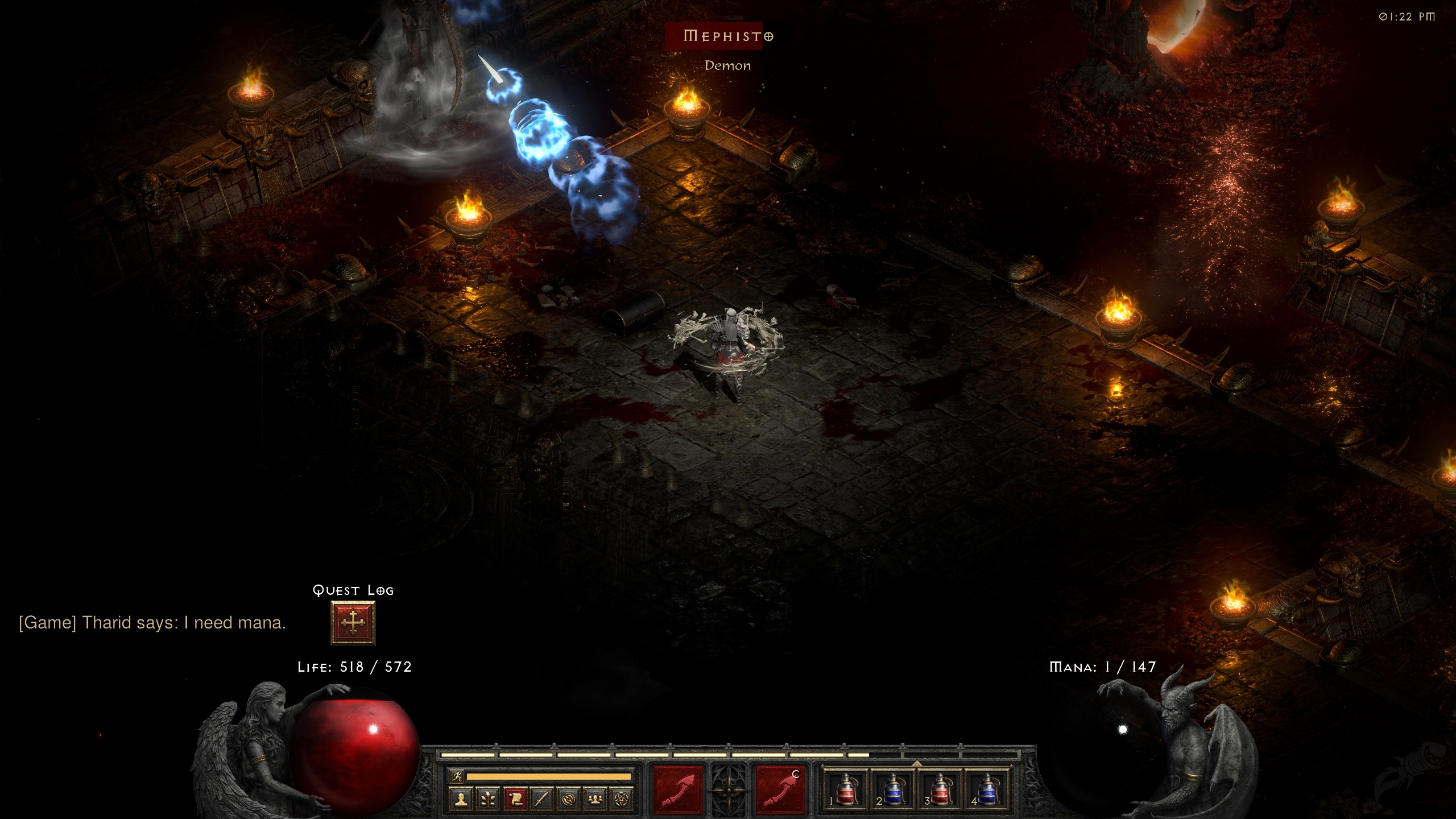
Task: Select the right bone skill slot
Action: [x=780, y=790]
